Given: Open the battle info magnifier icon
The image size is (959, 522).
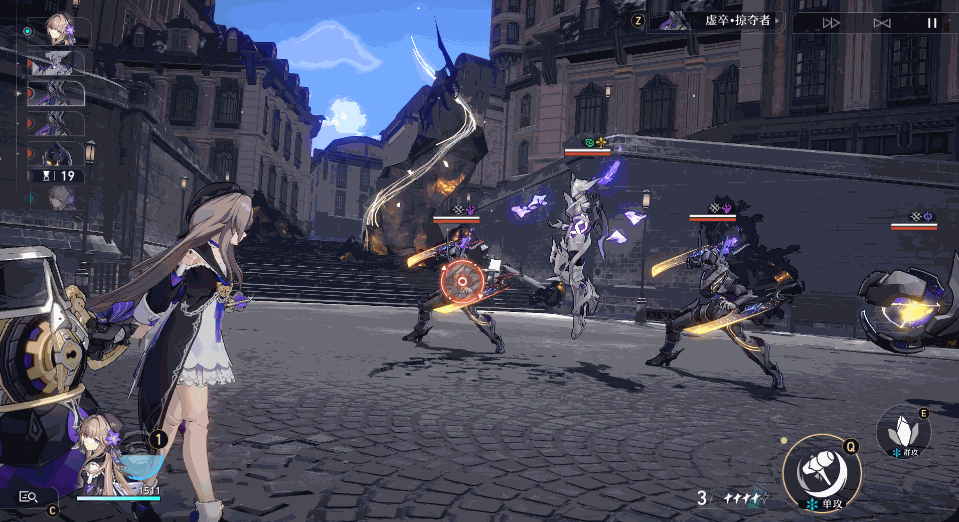Looking at the screenshot, I should pos(28,495).
